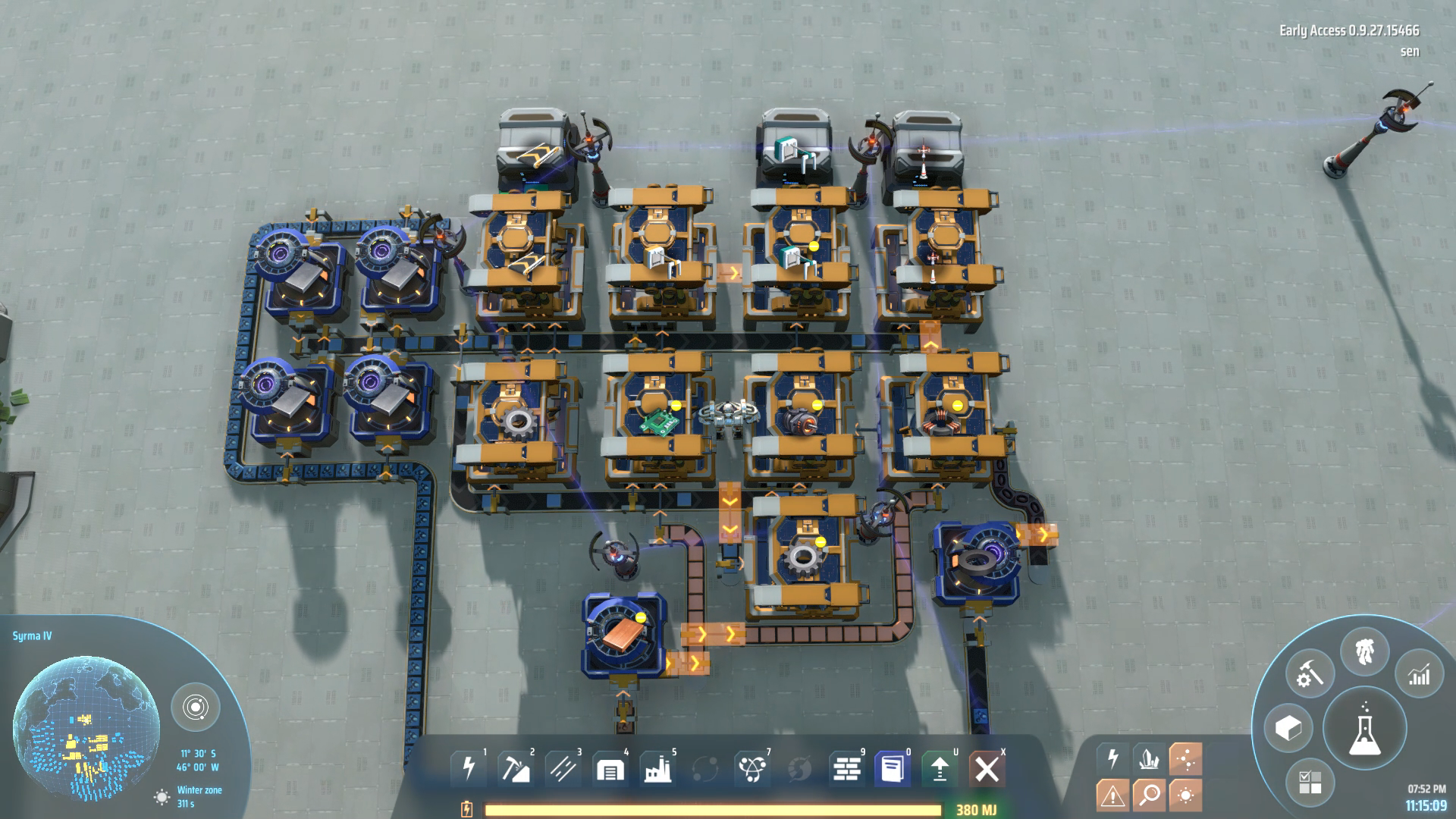Open the research flask tech tree

point(1364,729)
